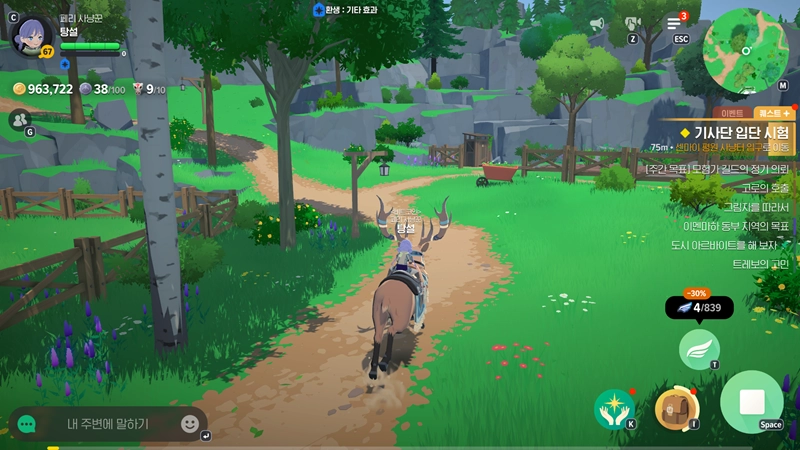Open the main hamburger menu
This screenshot has height=450, width=800.
pos(675,23)
